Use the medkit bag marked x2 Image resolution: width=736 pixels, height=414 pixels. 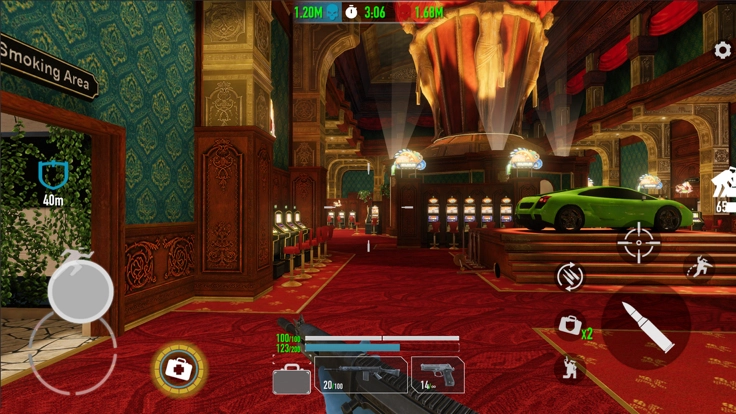click(x=571, y=325)
